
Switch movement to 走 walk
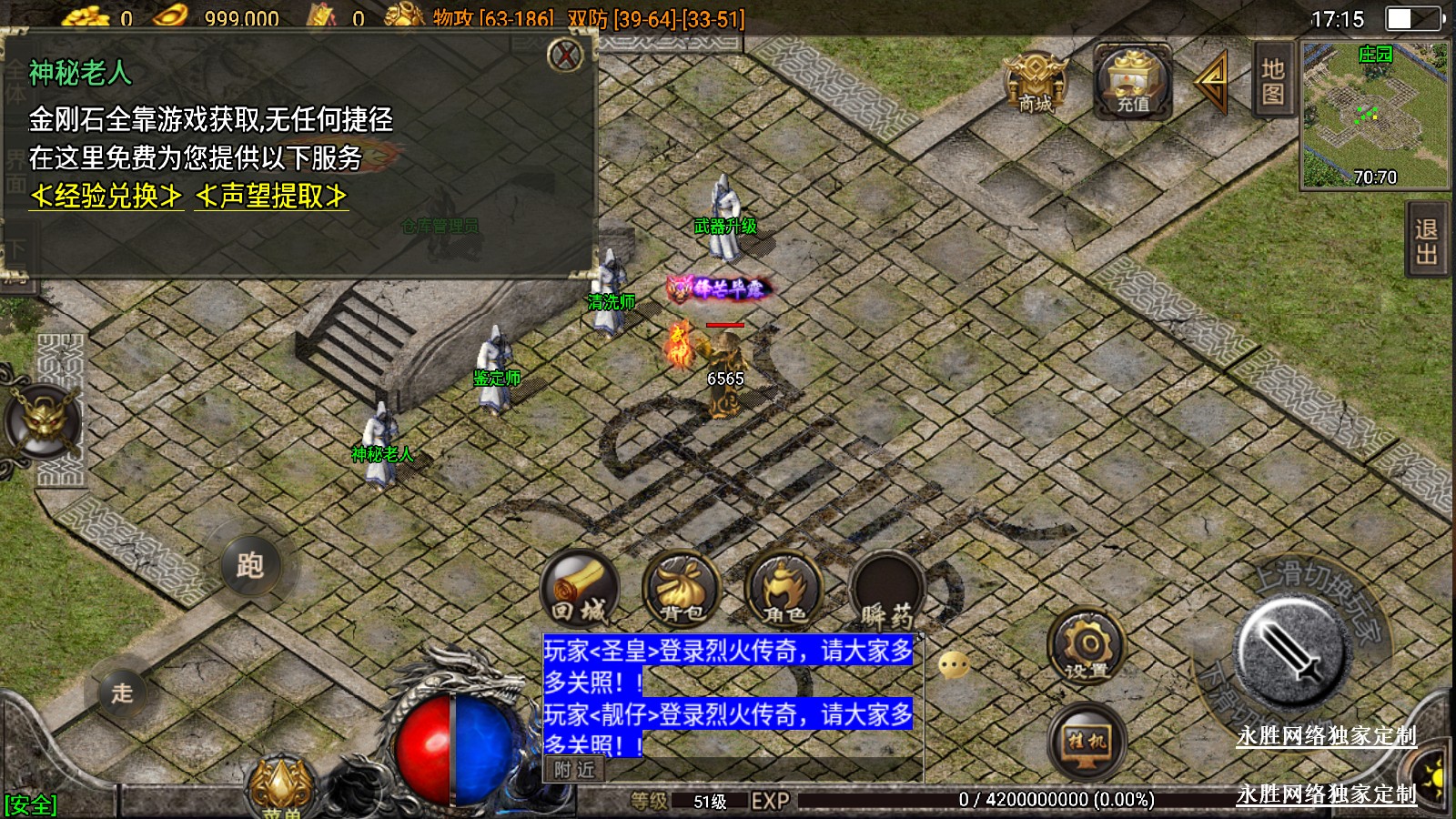[x=122, y=693]
